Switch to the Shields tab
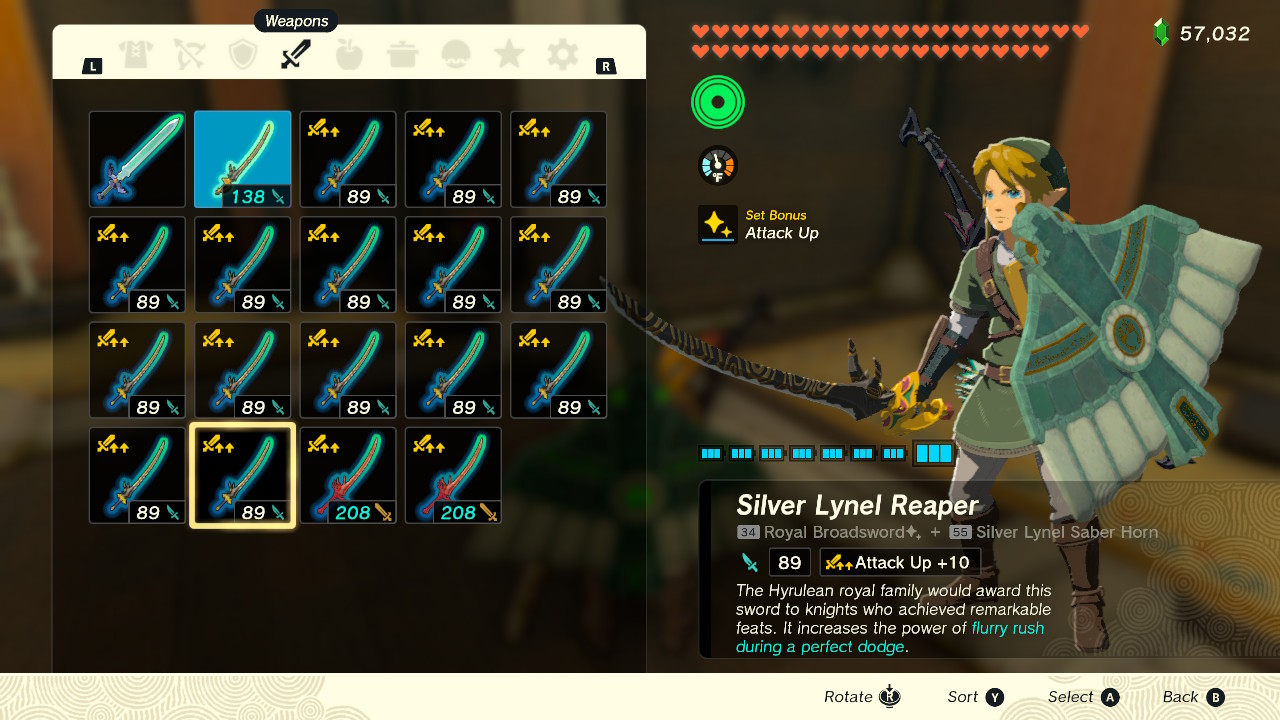Screen dimensions: 1280x720 click(243, 55)
